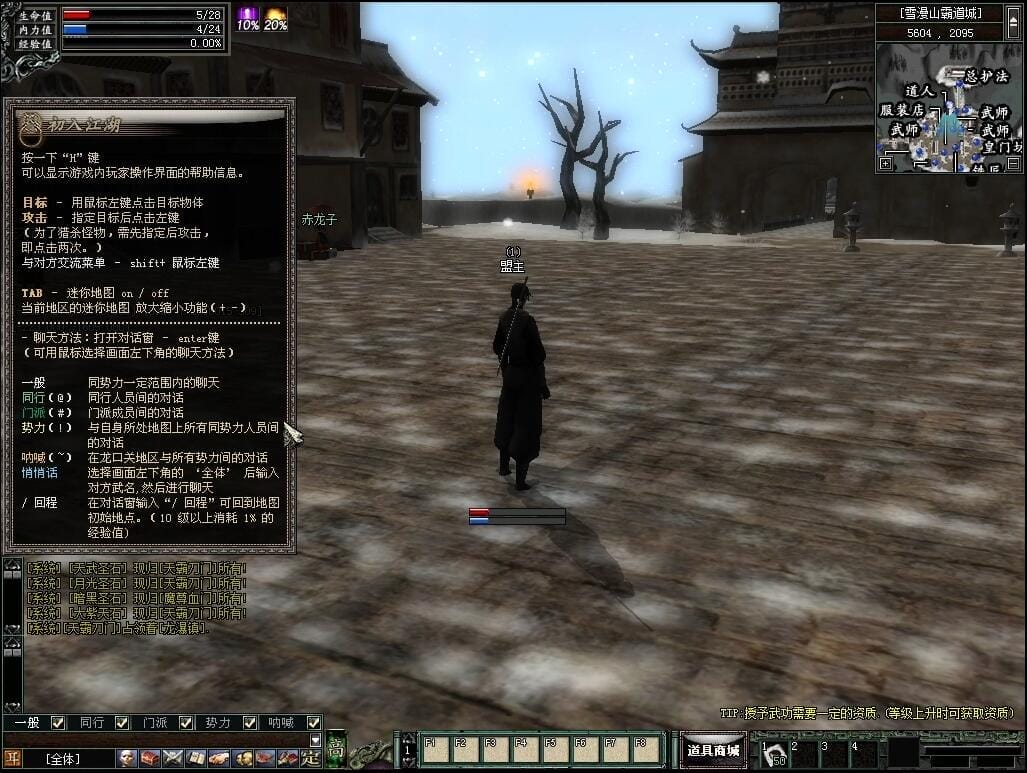The height and width of the screenshot is (773, 1027).
Task: Click the 定 button on the menu bar
Action: [x=311, y=758]
